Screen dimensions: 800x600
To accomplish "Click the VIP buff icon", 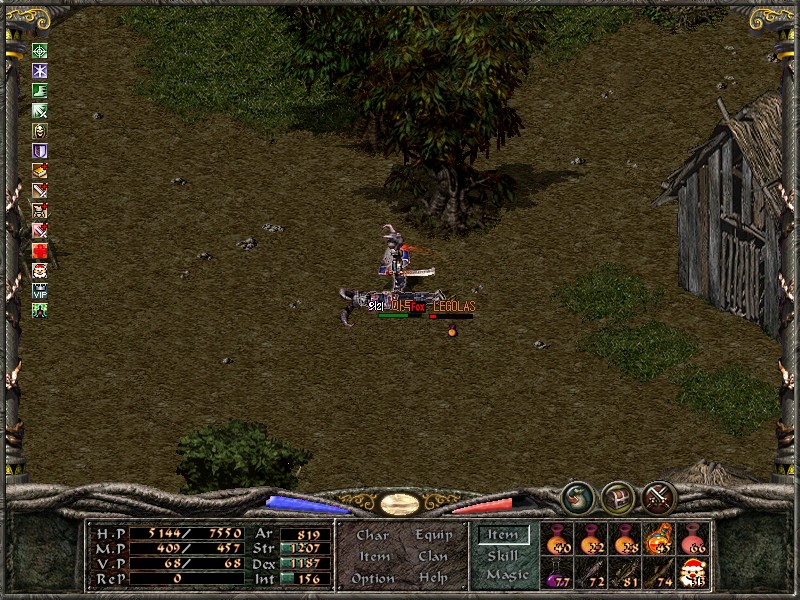I will pos(40,291).
